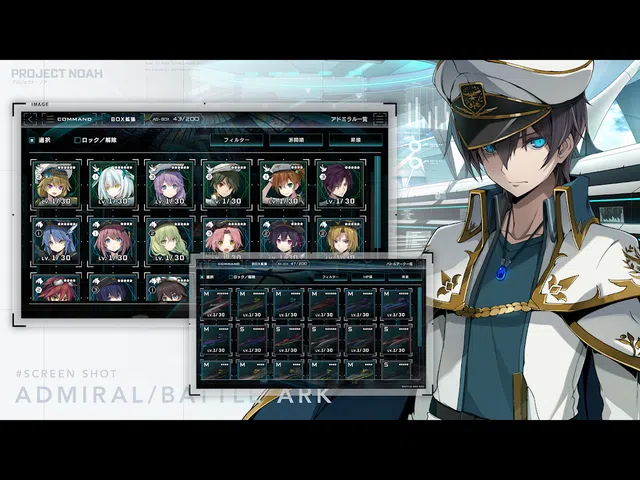Open フィルター in the admiral list panel

click(236, 140)
